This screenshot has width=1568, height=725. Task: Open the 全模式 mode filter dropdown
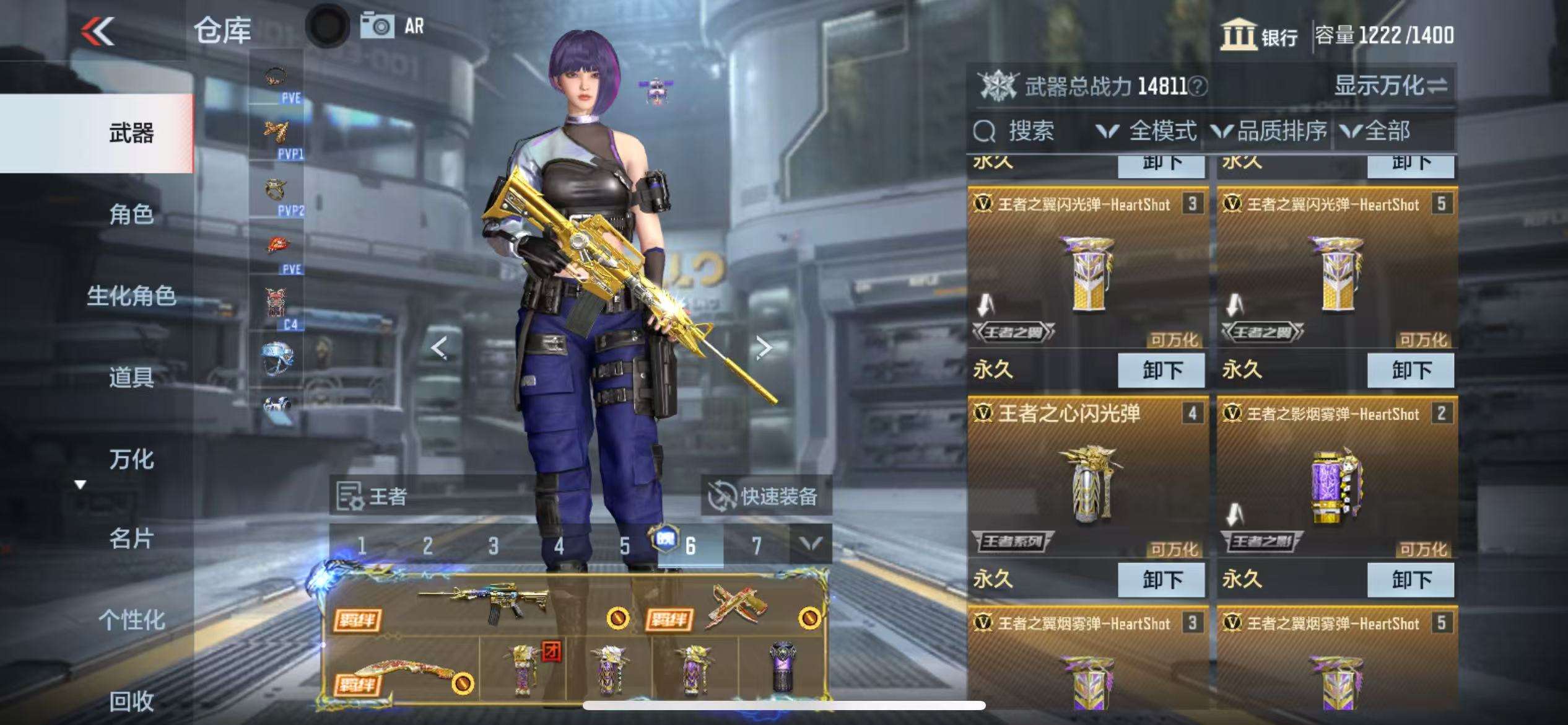[1147, 131]
